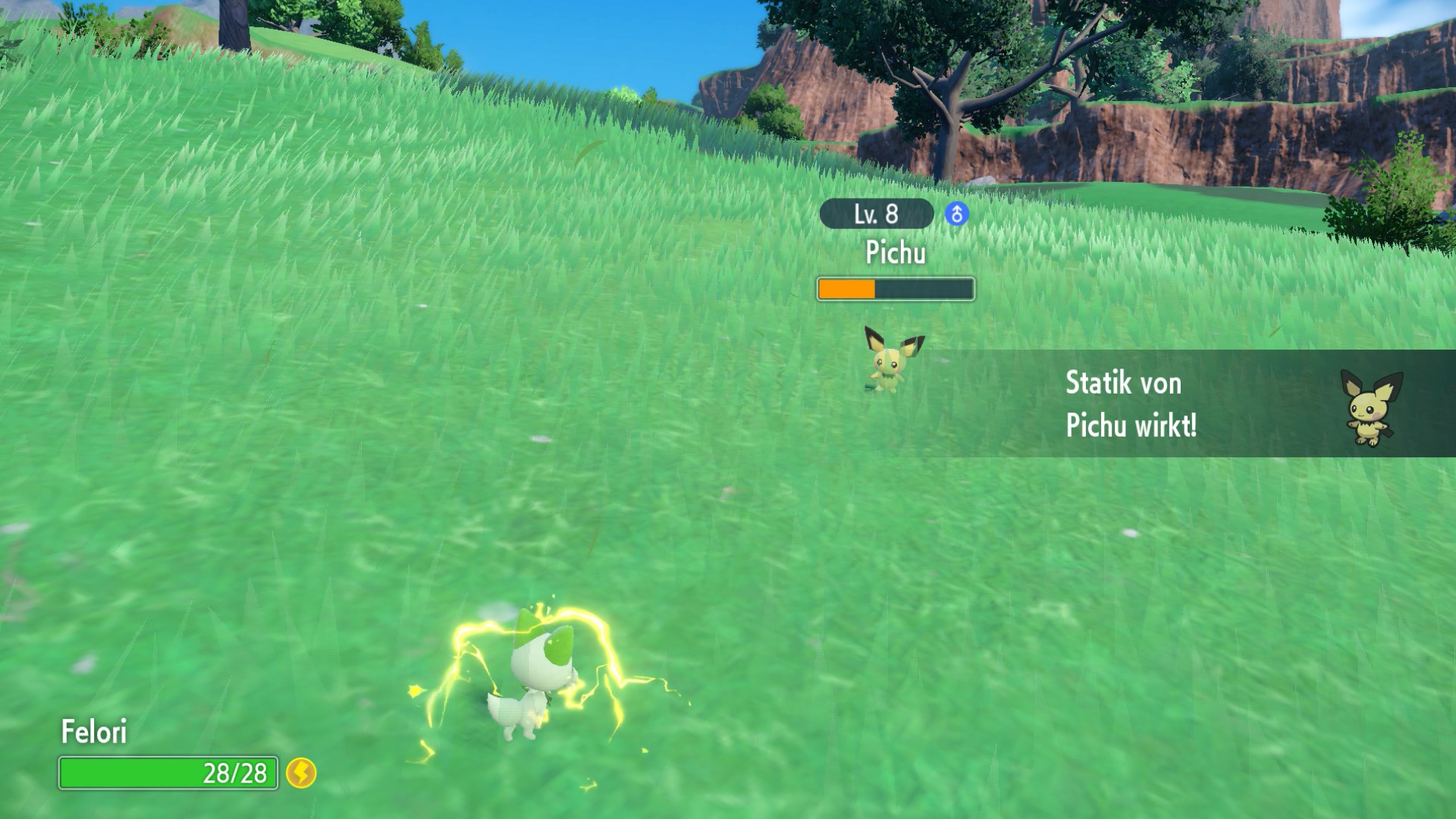Click Felori's yellow paralysis status icon
The image size is (1456, 819).
301,773
